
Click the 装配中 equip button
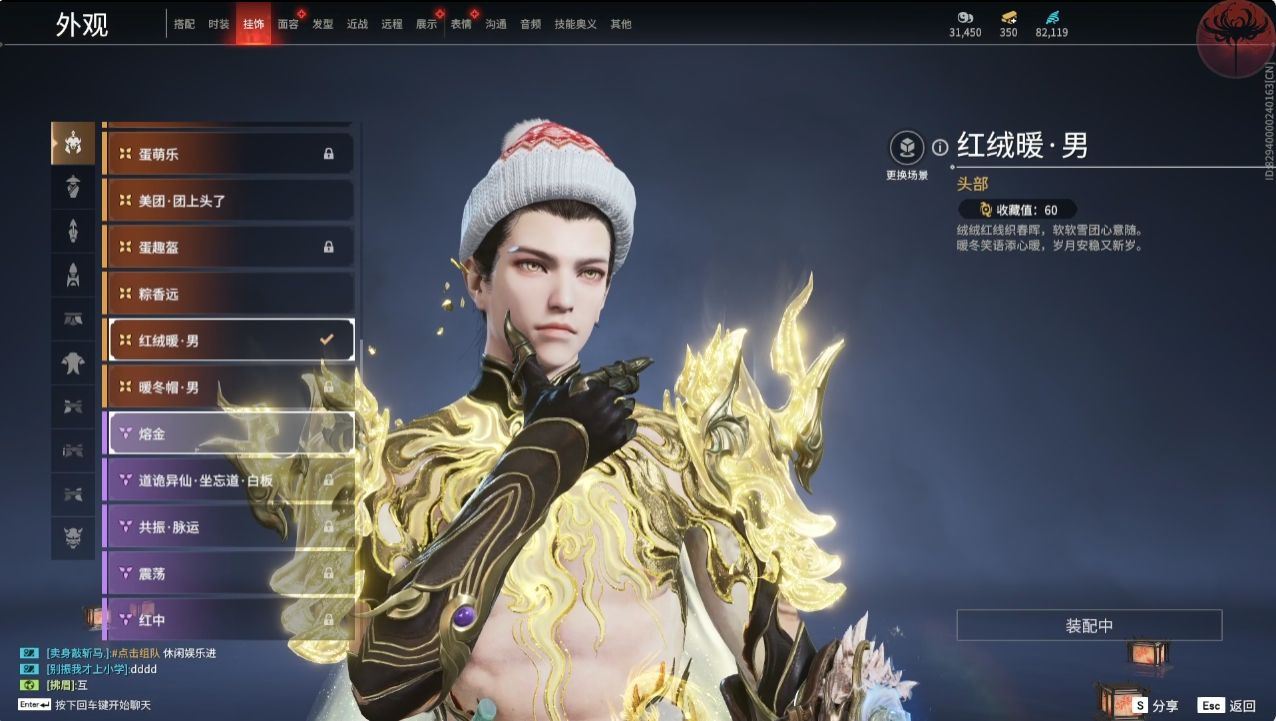(1089, 626)
